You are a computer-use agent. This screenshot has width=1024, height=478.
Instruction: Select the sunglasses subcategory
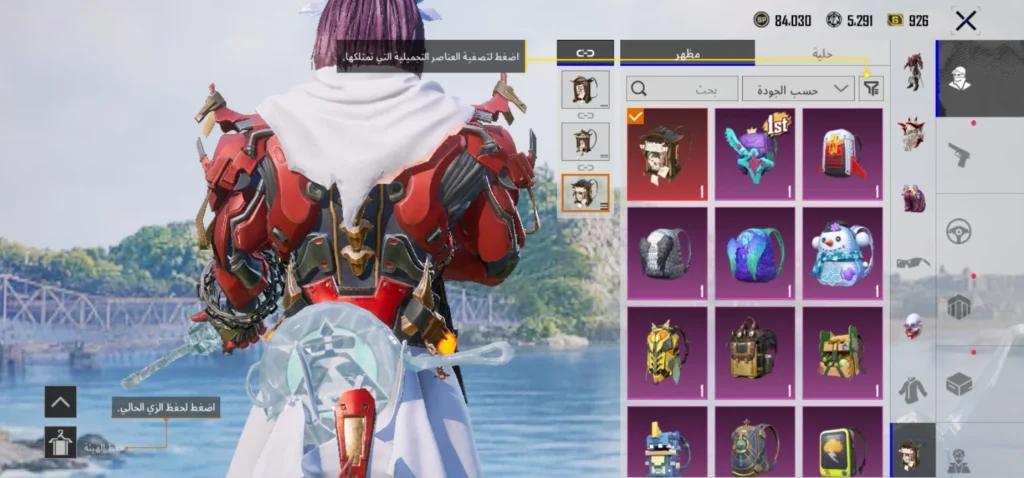pyautogui.click(x=912, y=262)
